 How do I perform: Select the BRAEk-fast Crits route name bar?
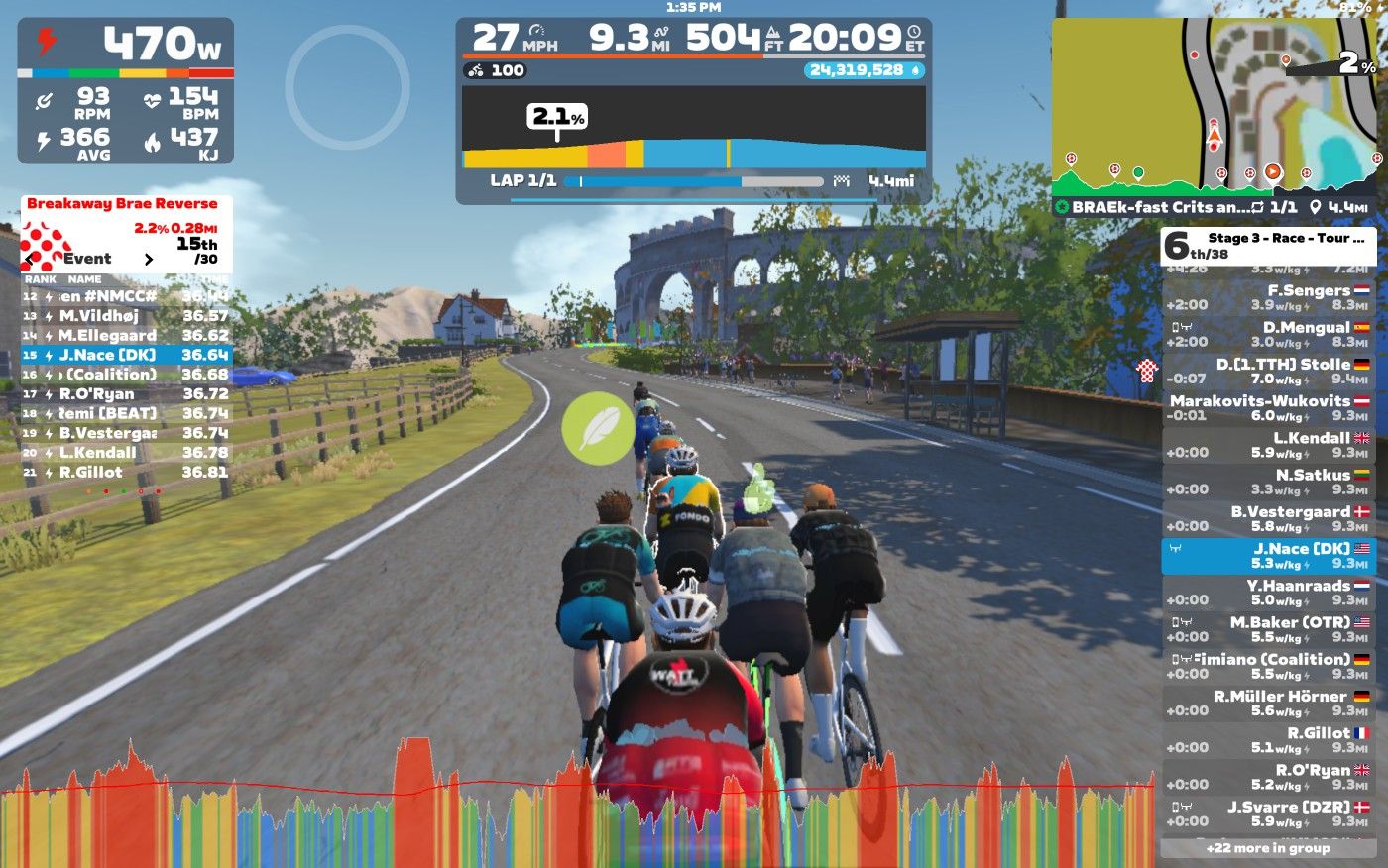(x=1214, y=207)
